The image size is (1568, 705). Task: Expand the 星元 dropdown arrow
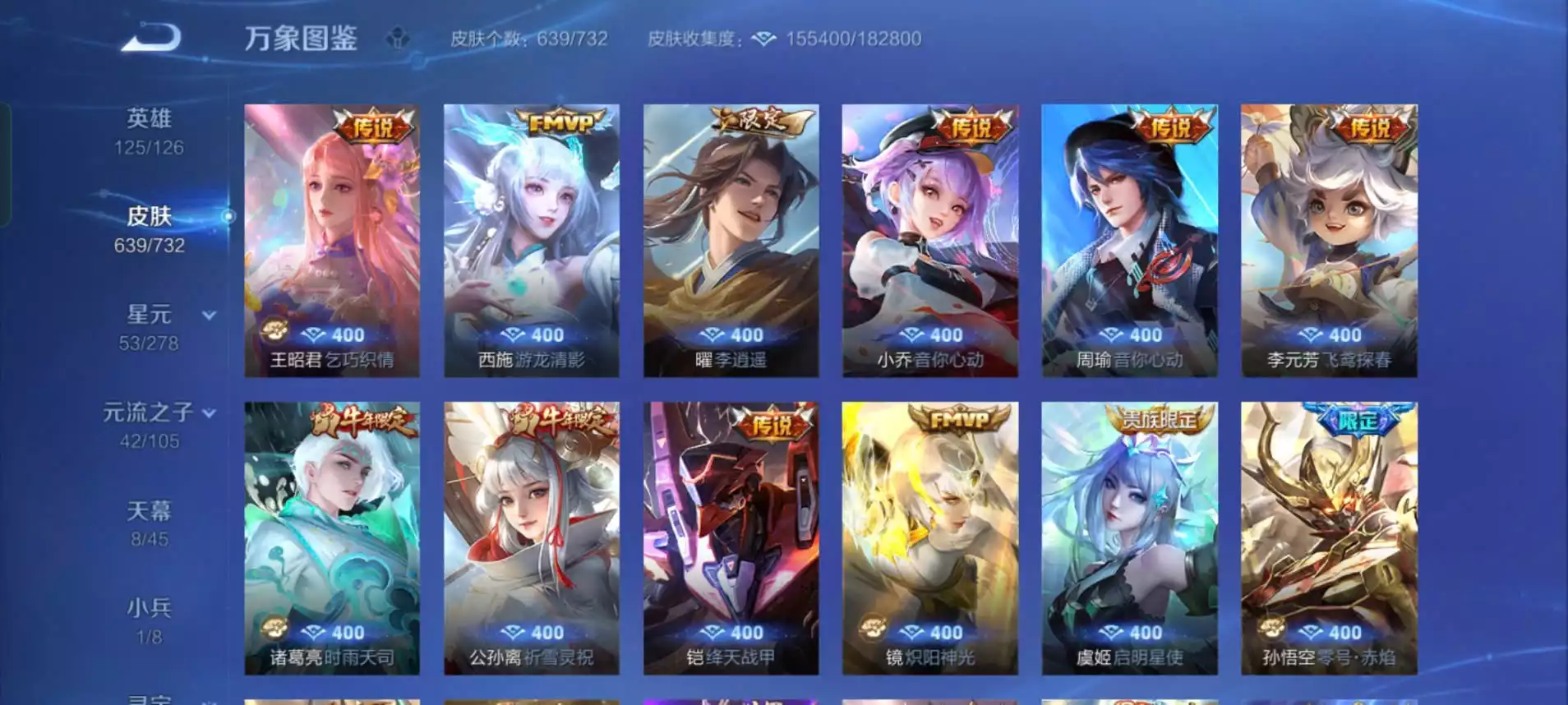coord(210,316)
